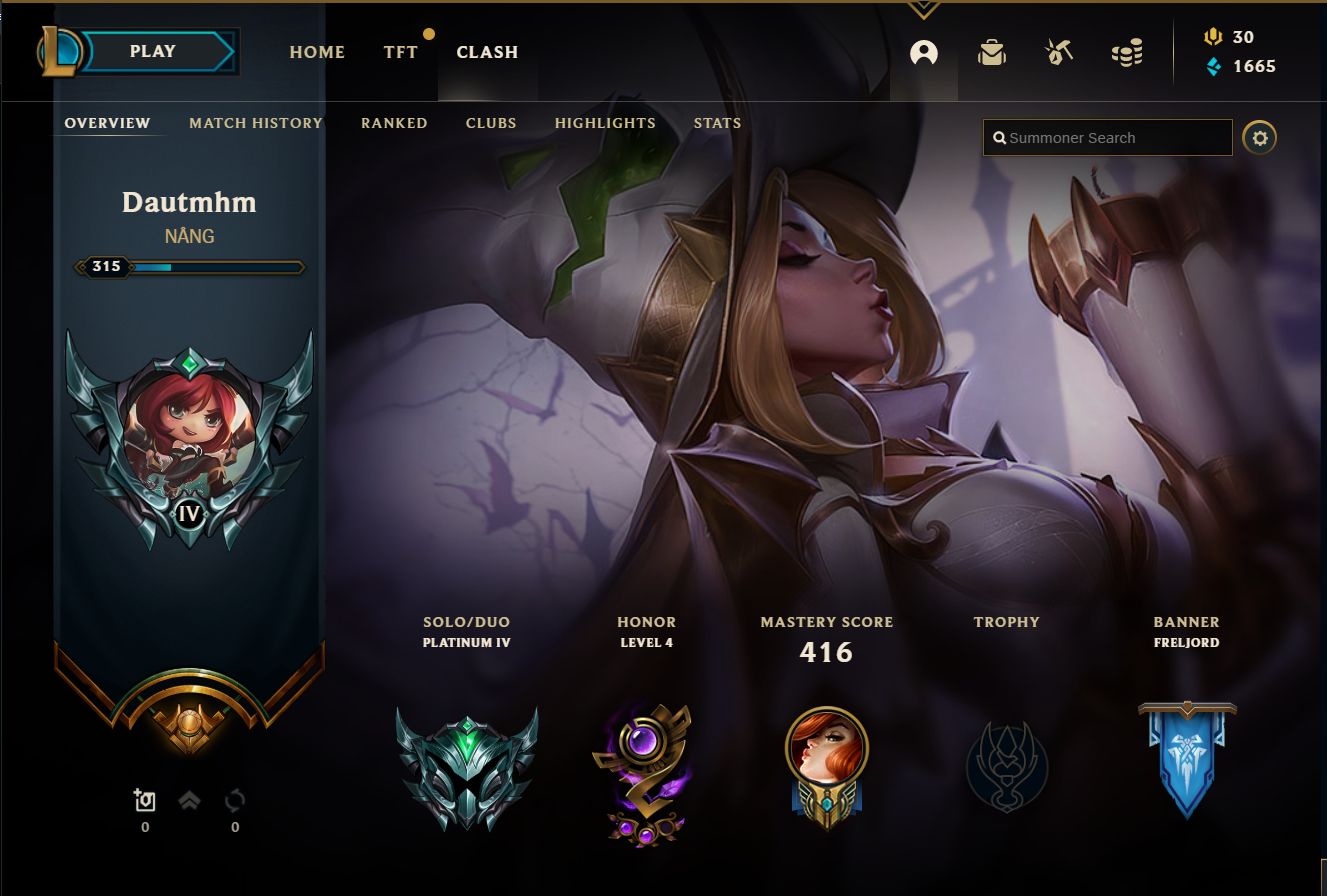Viewport: 1327px width, 896px height.
Task: Expand the double chevron tier icon
Action: (189, 800)
